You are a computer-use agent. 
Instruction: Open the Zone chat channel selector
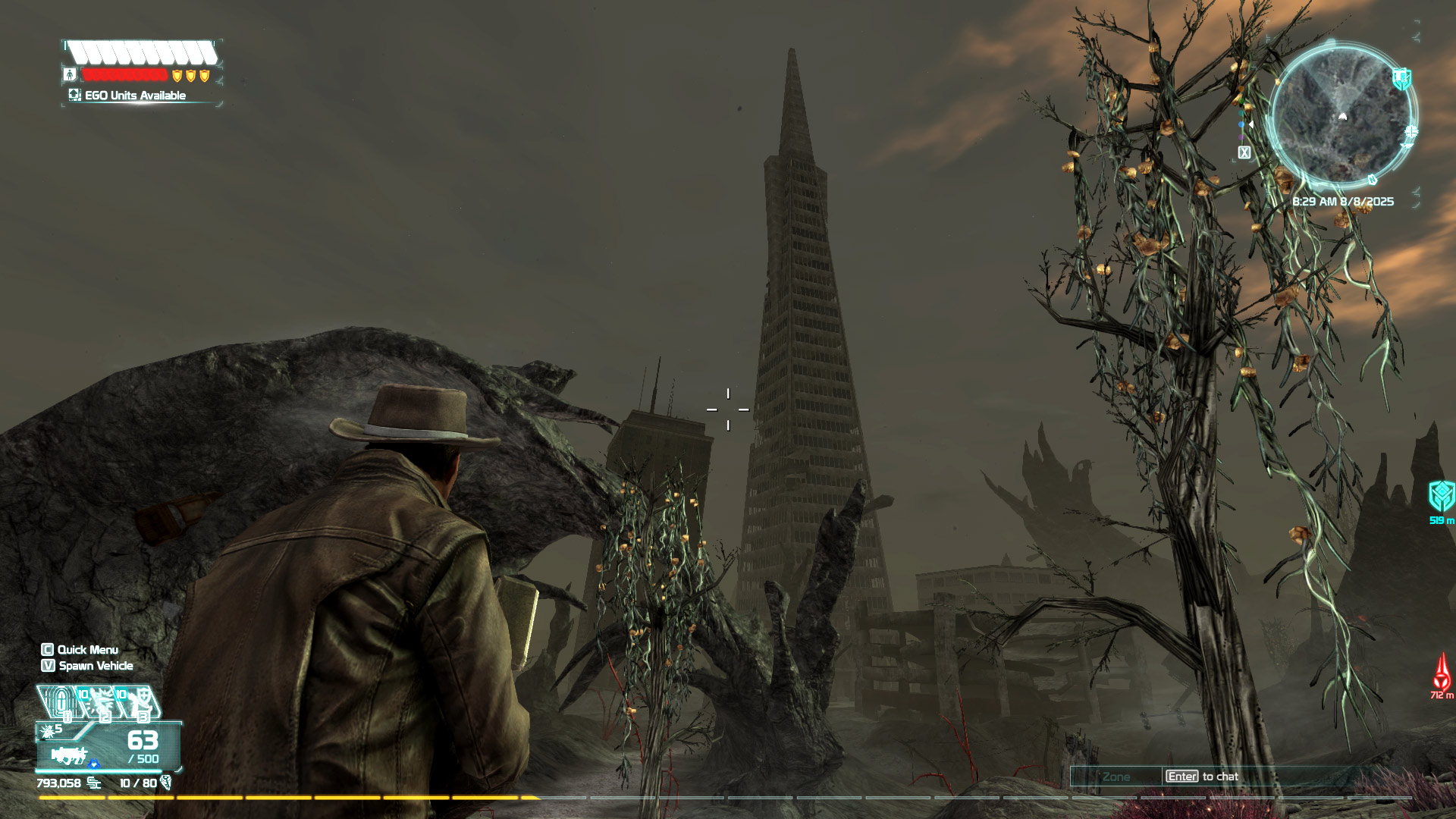click(1116, 777)
